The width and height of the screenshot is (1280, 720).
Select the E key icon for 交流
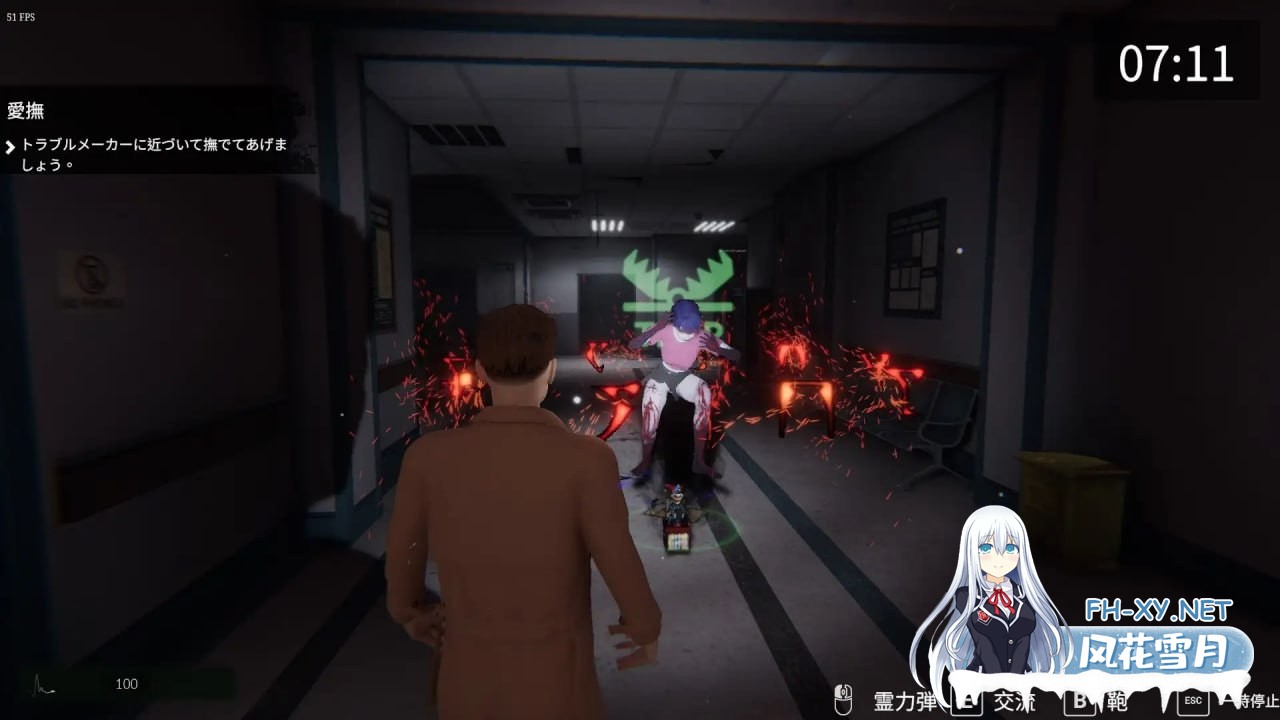[x=967, y=697]
